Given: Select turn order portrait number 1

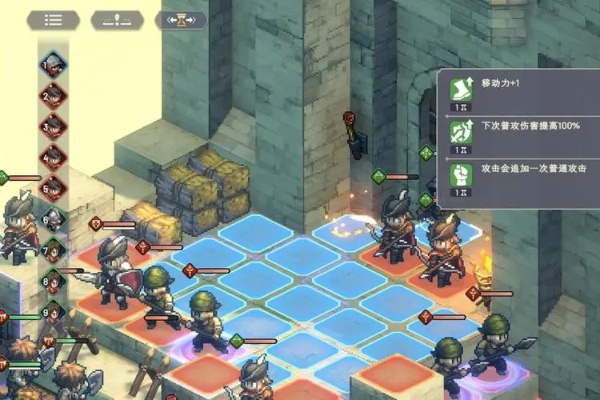Looking at the screenshot, I should coord(53,65).
